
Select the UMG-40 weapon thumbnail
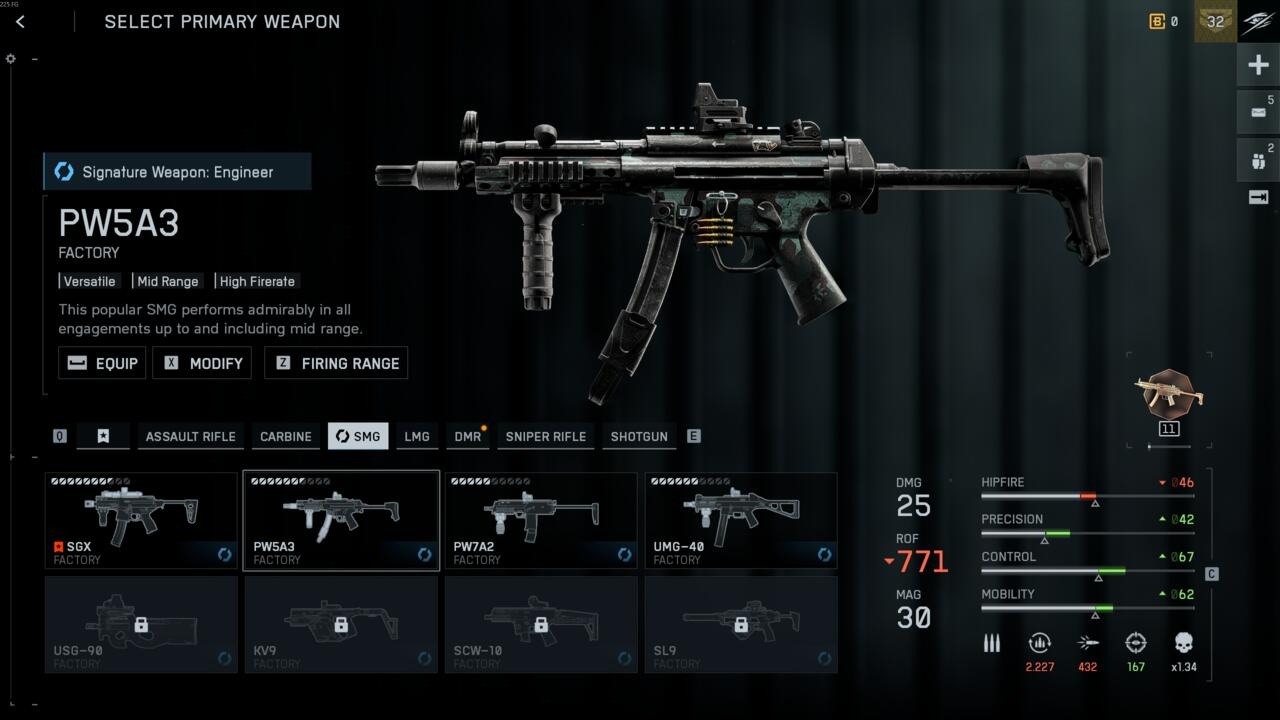[x=740, y=520]
